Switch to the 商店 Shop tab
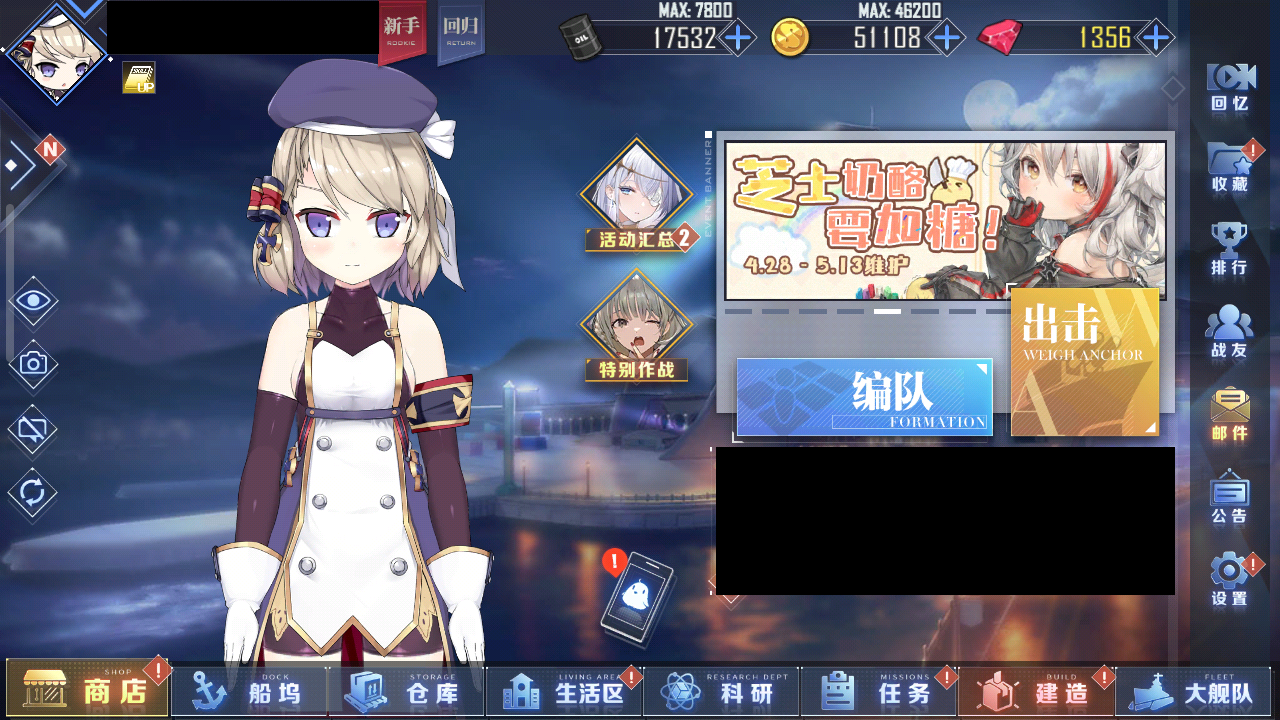The width and height of the screenshot is (1280, 720). coord(85,690)
